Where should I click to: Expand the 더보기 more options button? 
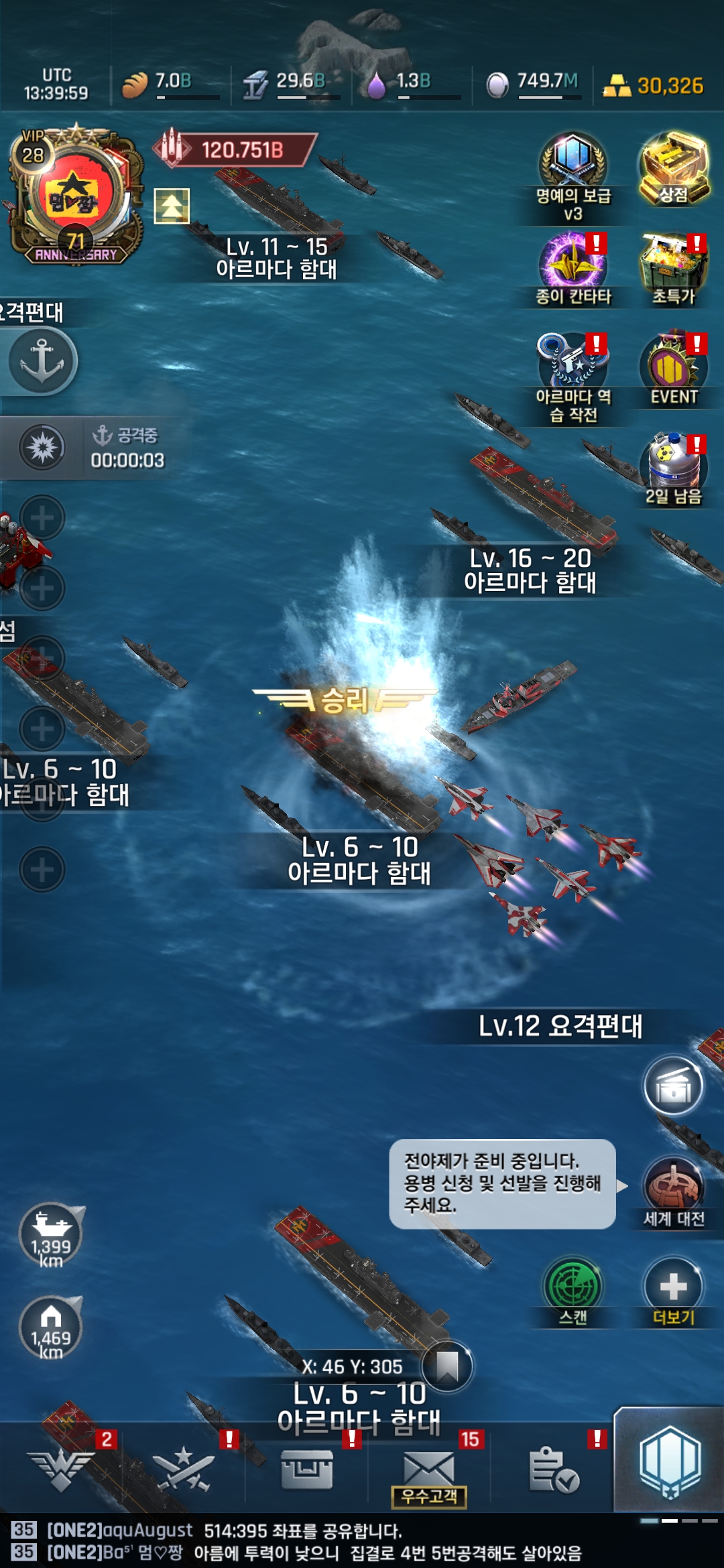[x=673, y=1288]
